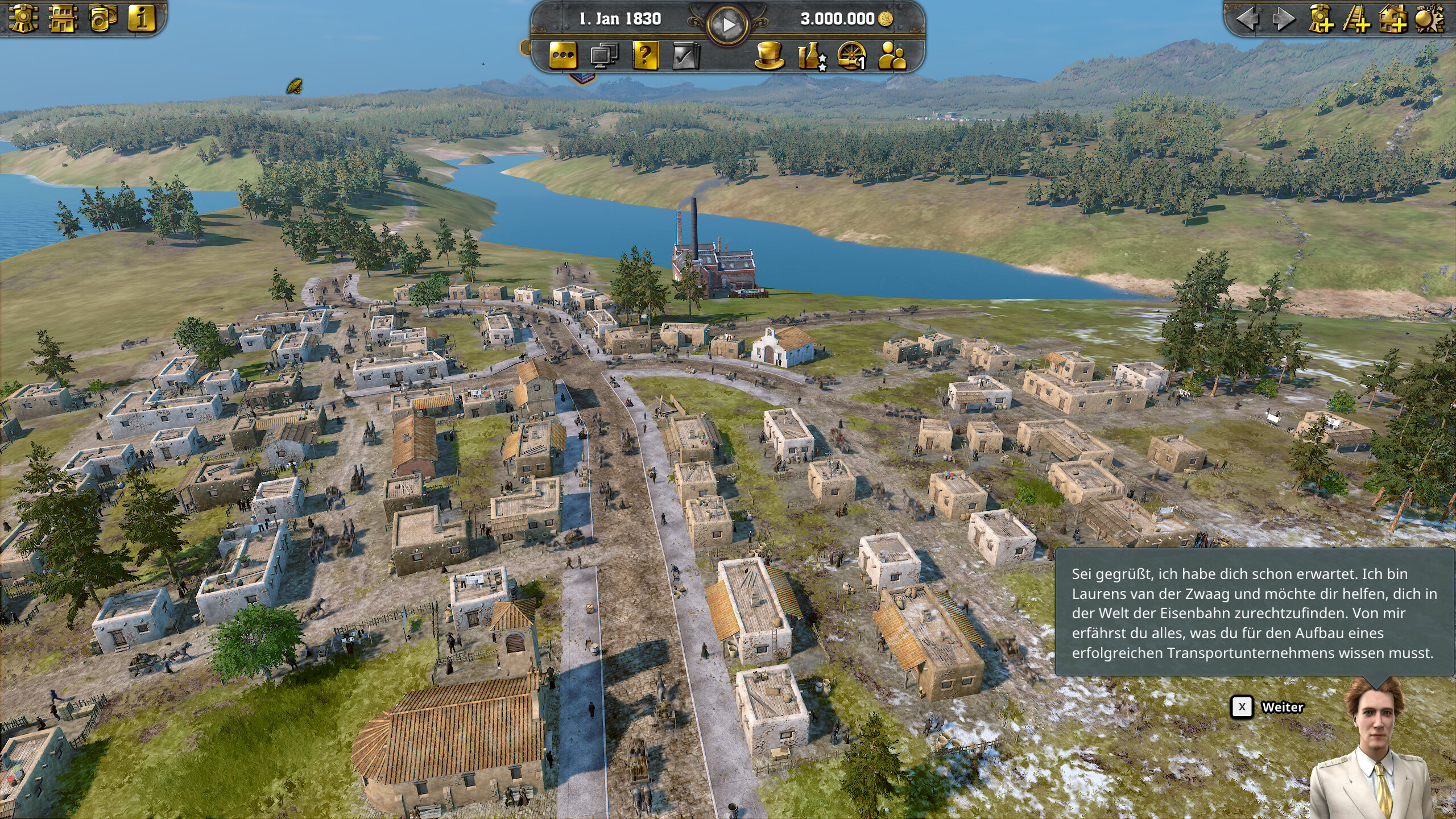Click the wheel and wrench icon
The height and width of the screenshot is (819, 1456).
tap(852, 56)
